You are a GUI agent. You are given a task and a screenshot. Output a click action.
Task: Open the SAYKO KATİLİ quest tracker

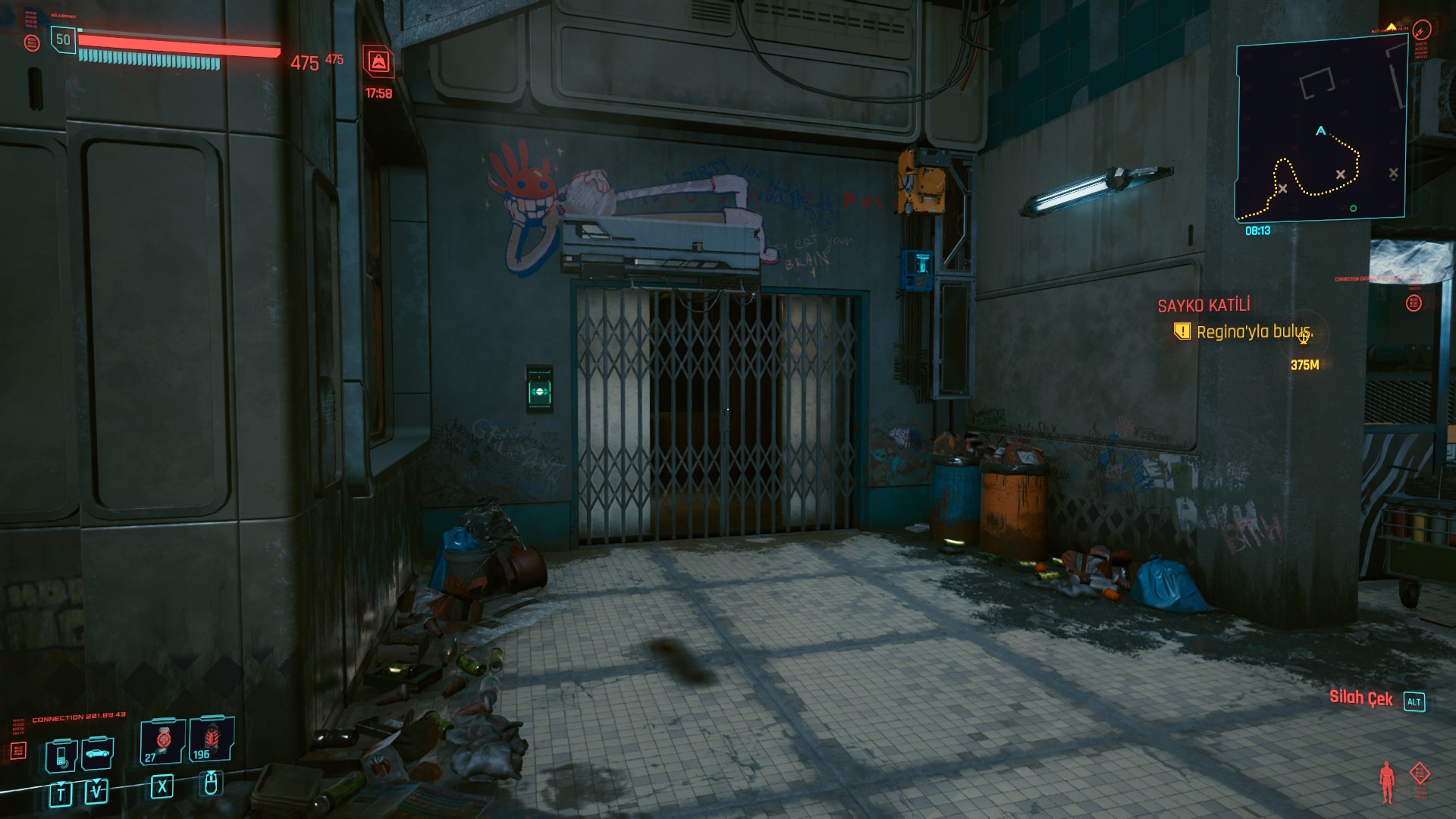coord(1203,306)
